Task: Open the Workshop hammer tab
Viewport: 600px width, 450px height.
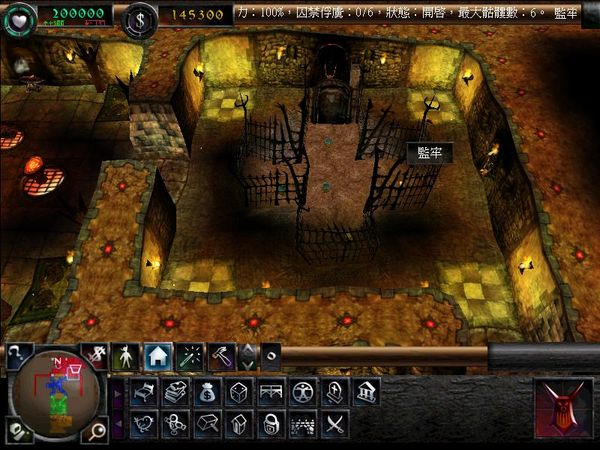Action: pyautogui.click(x=222, y=355)
